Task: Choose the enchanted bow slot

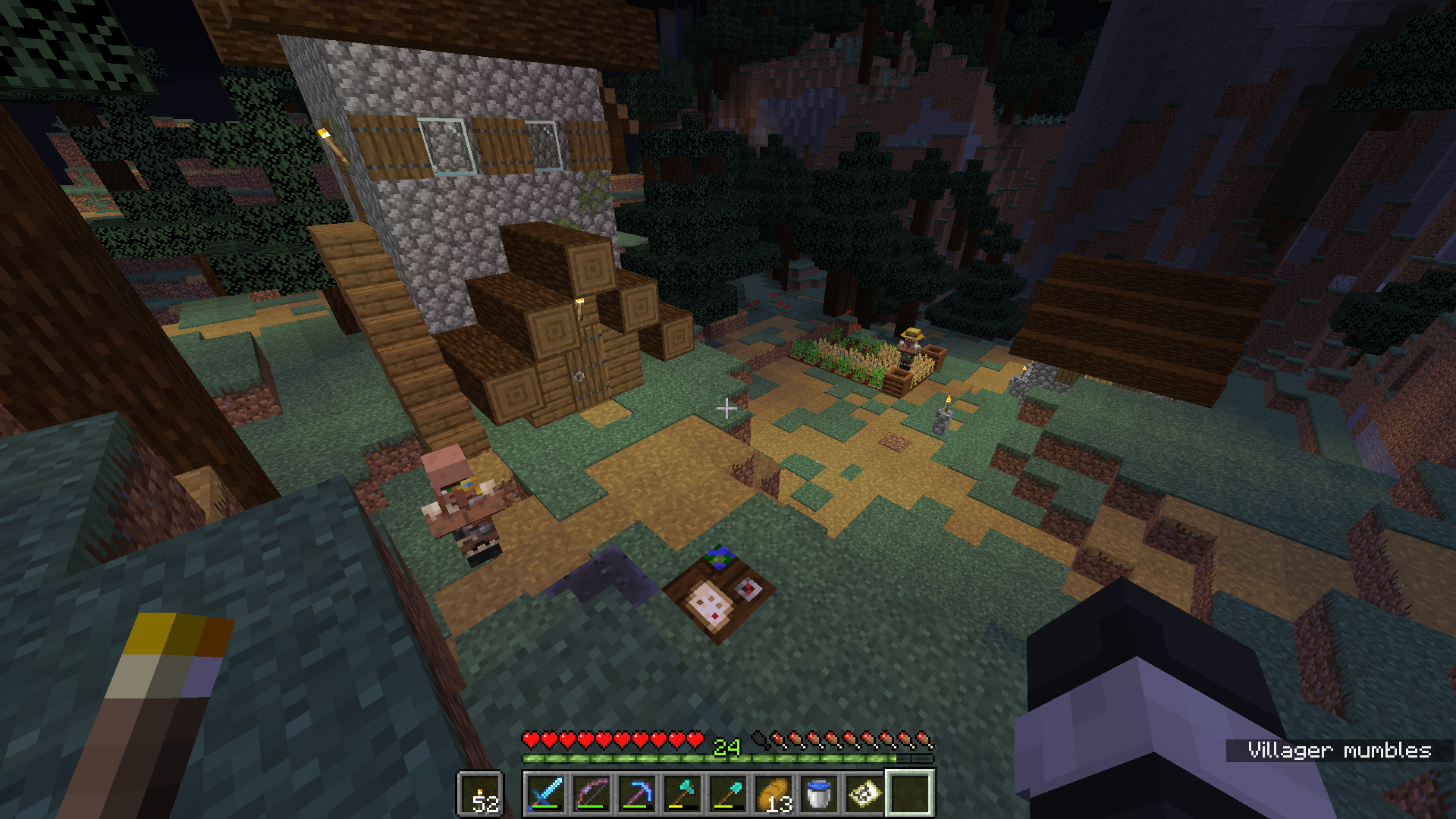Action: point(591,794)
